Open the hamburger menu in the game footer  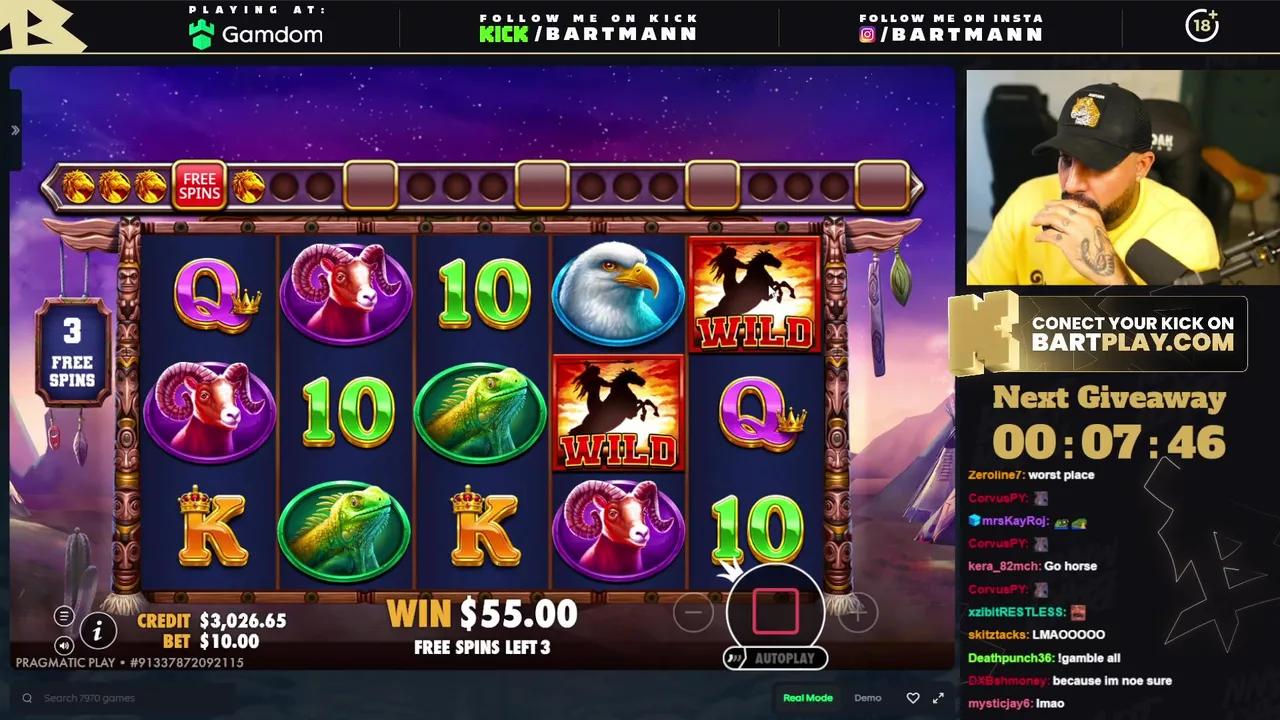[x=64, y=616]
